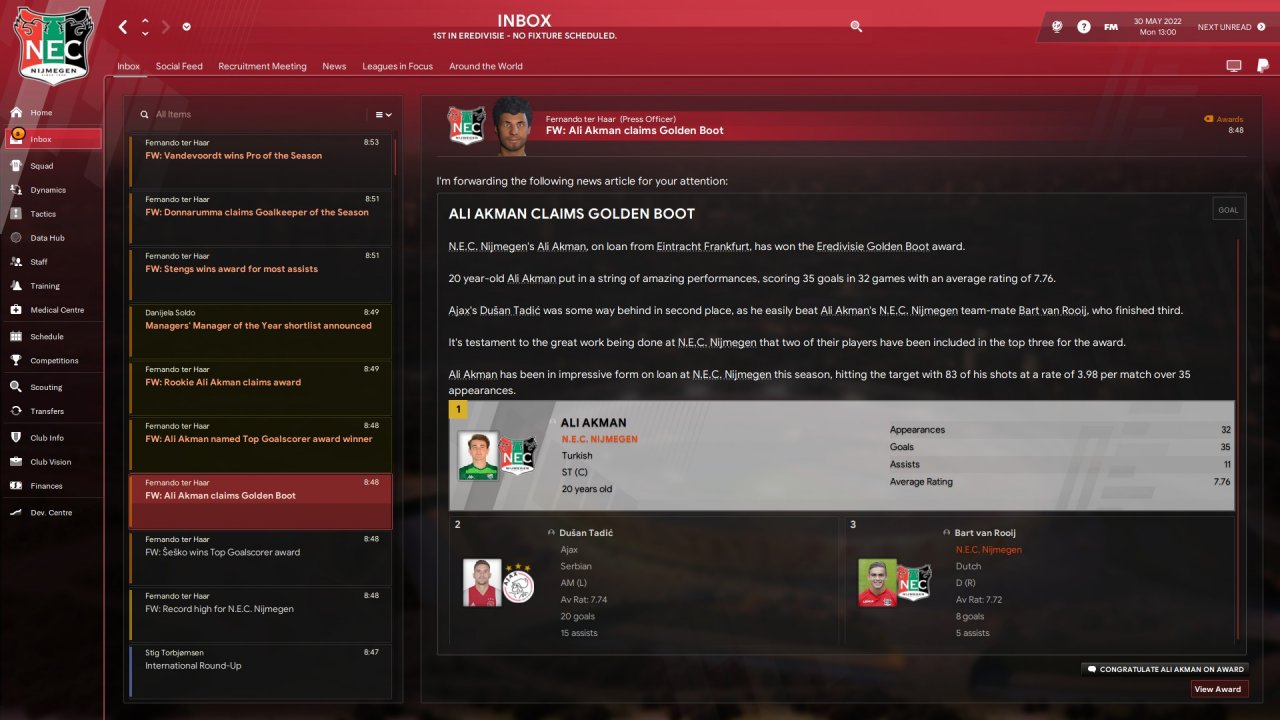Switch to the Social Feed tab

(x=179, y=66)
